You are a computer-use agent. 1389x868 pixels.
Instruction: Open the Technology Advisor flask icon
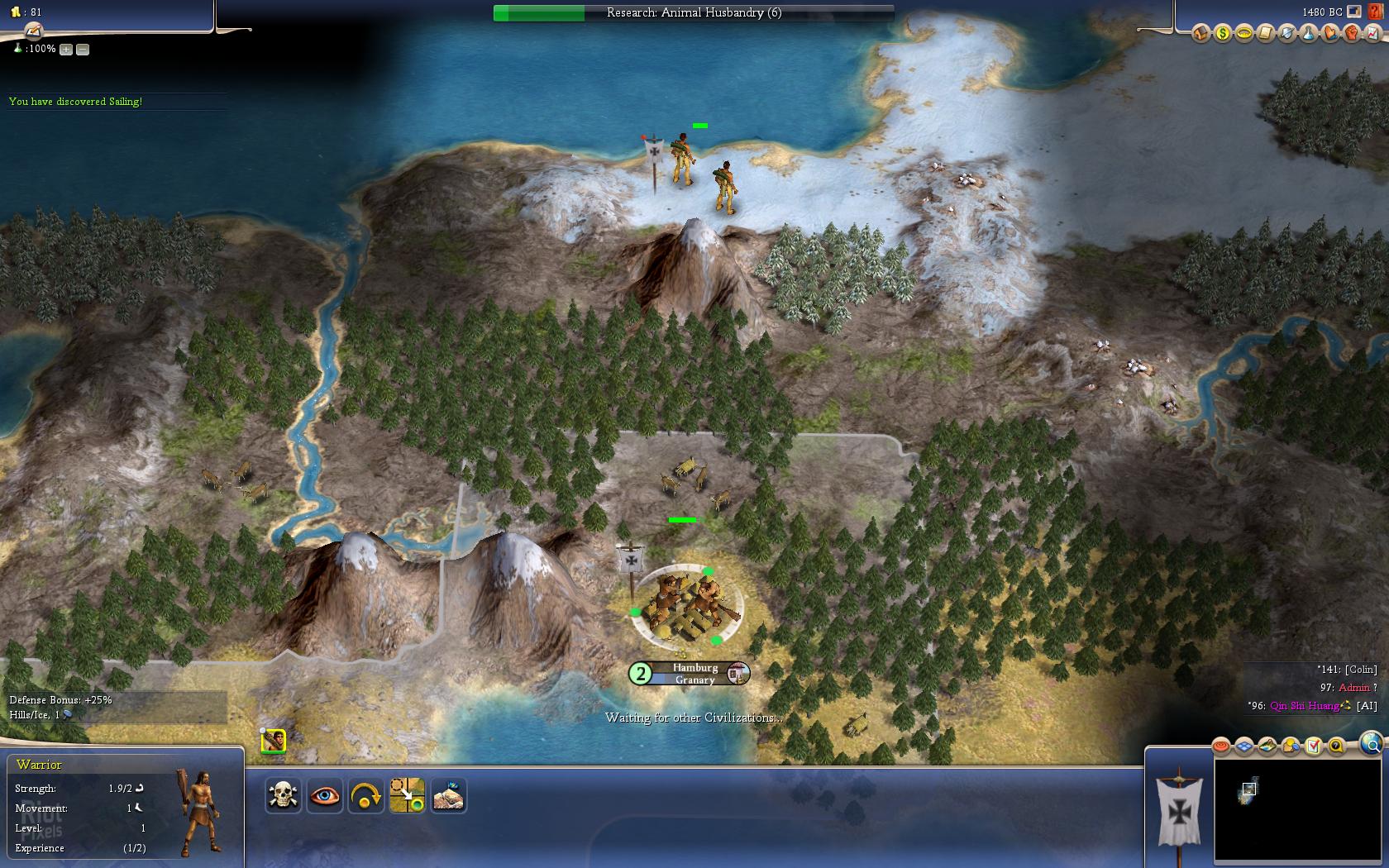(x=1308, y=34)
